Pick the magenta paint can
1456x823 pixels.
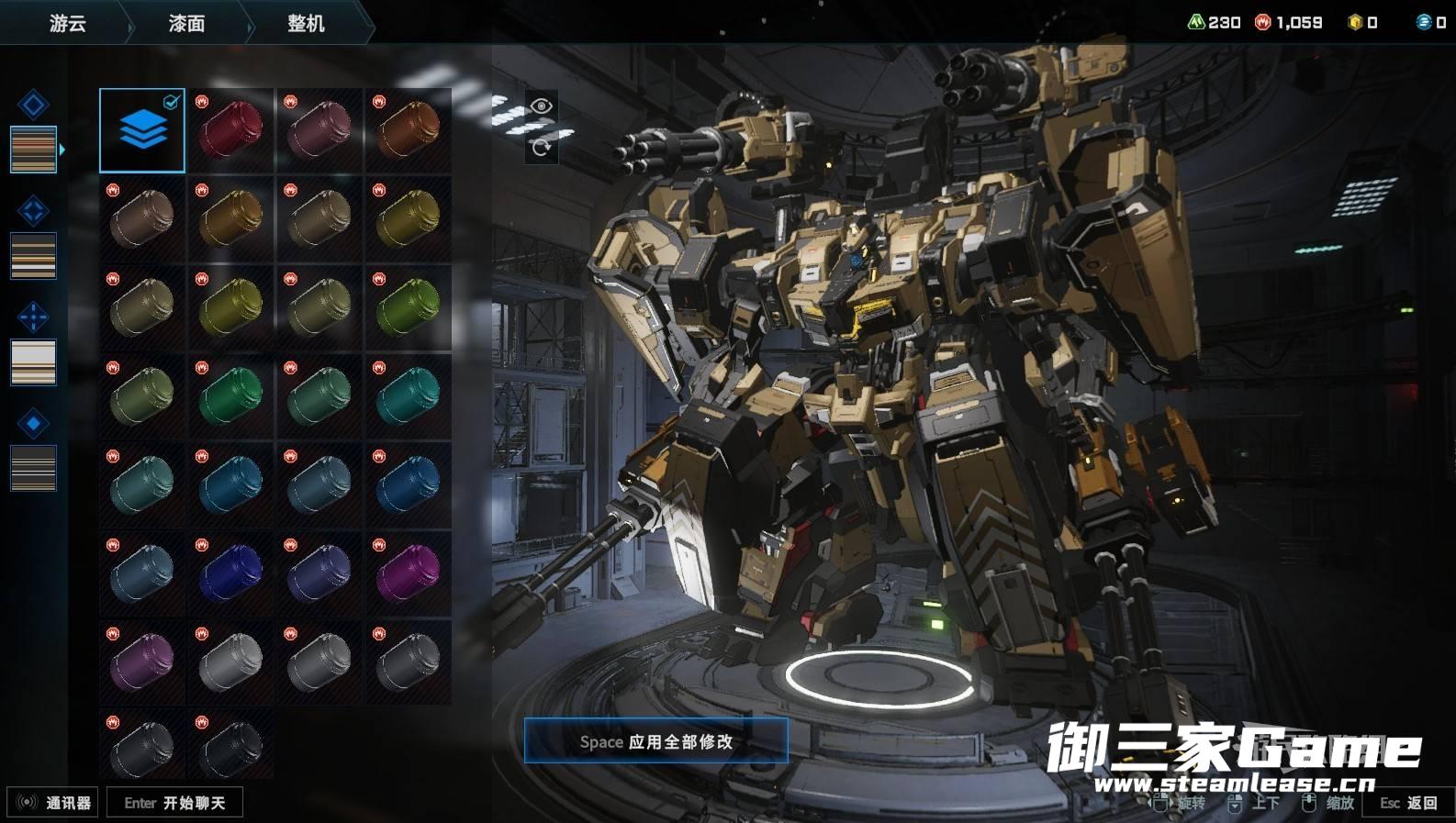click(409, 573)
